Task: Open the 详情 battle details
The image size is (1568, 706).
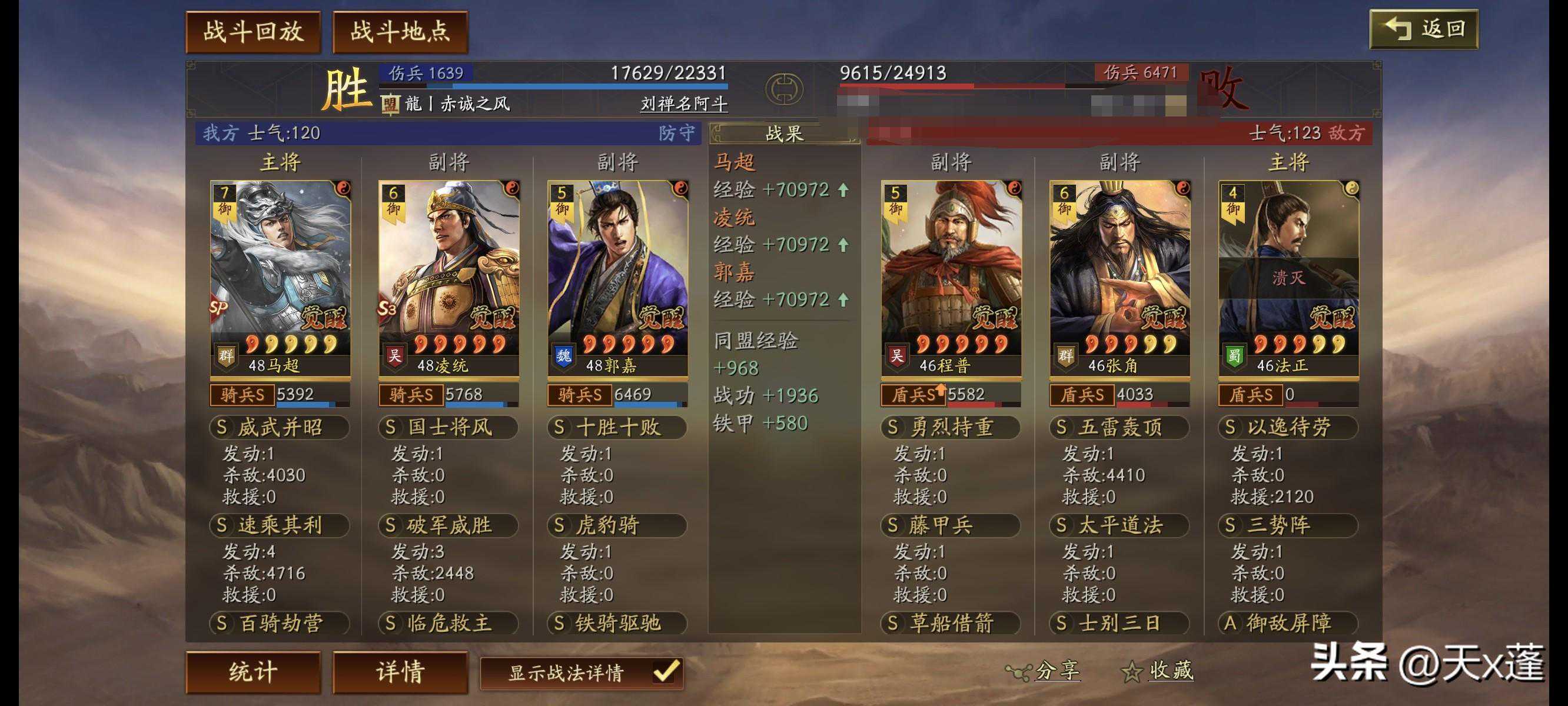Action: pos(400,672)
